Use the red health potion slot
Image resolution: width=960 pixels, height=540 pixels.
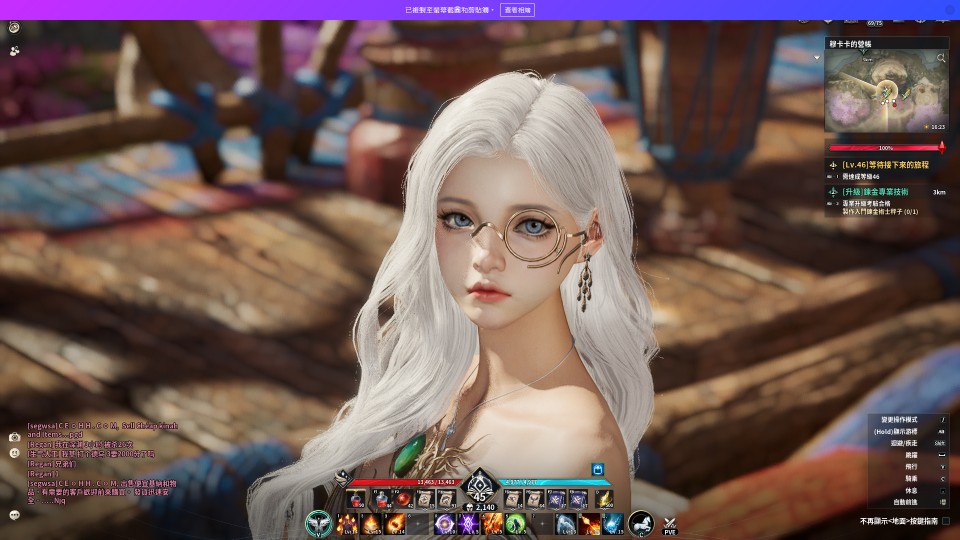pos(356,498)
